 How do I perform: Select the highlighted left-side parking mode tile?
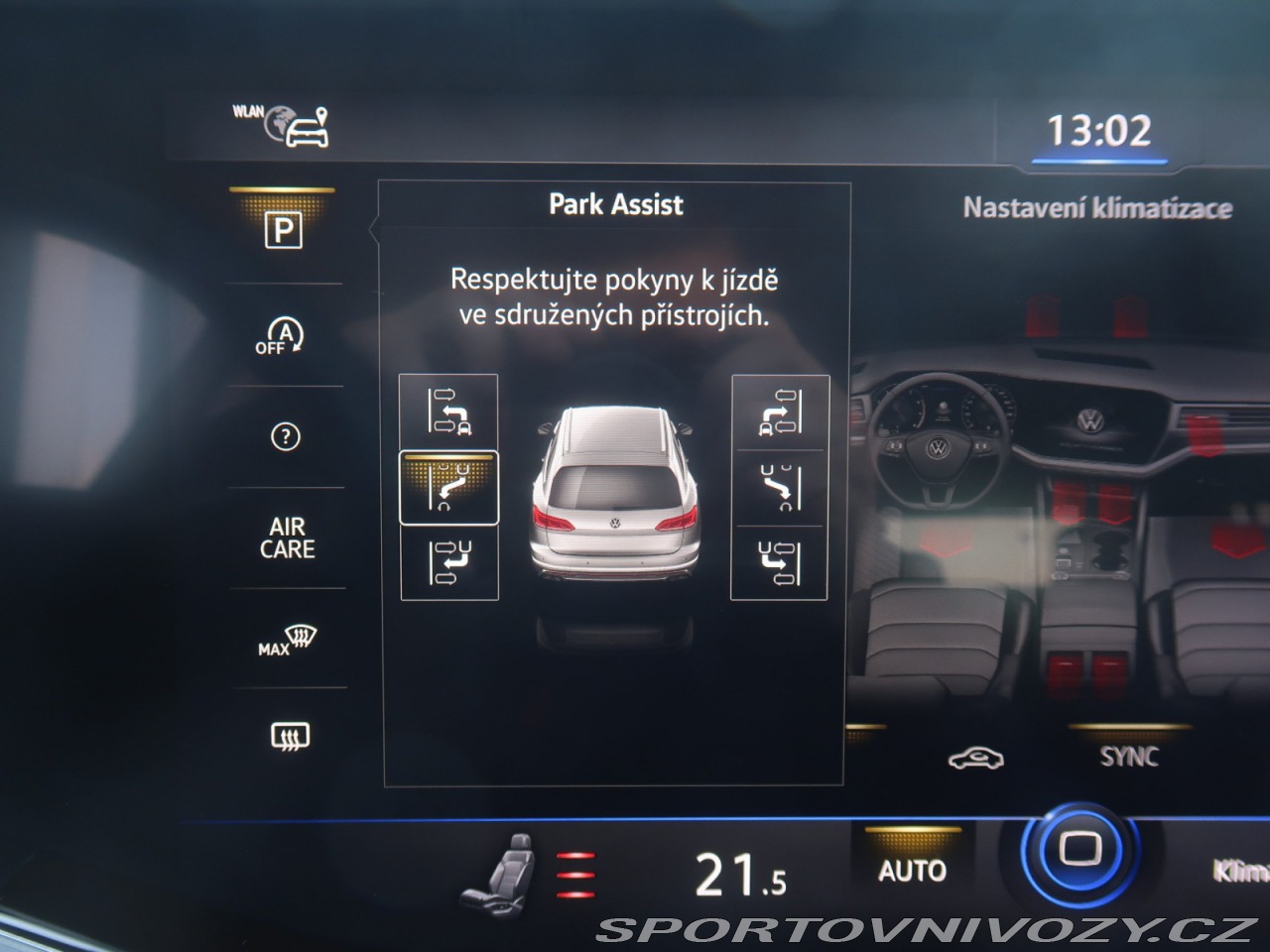pyautogui.click(x=448, y=487)
